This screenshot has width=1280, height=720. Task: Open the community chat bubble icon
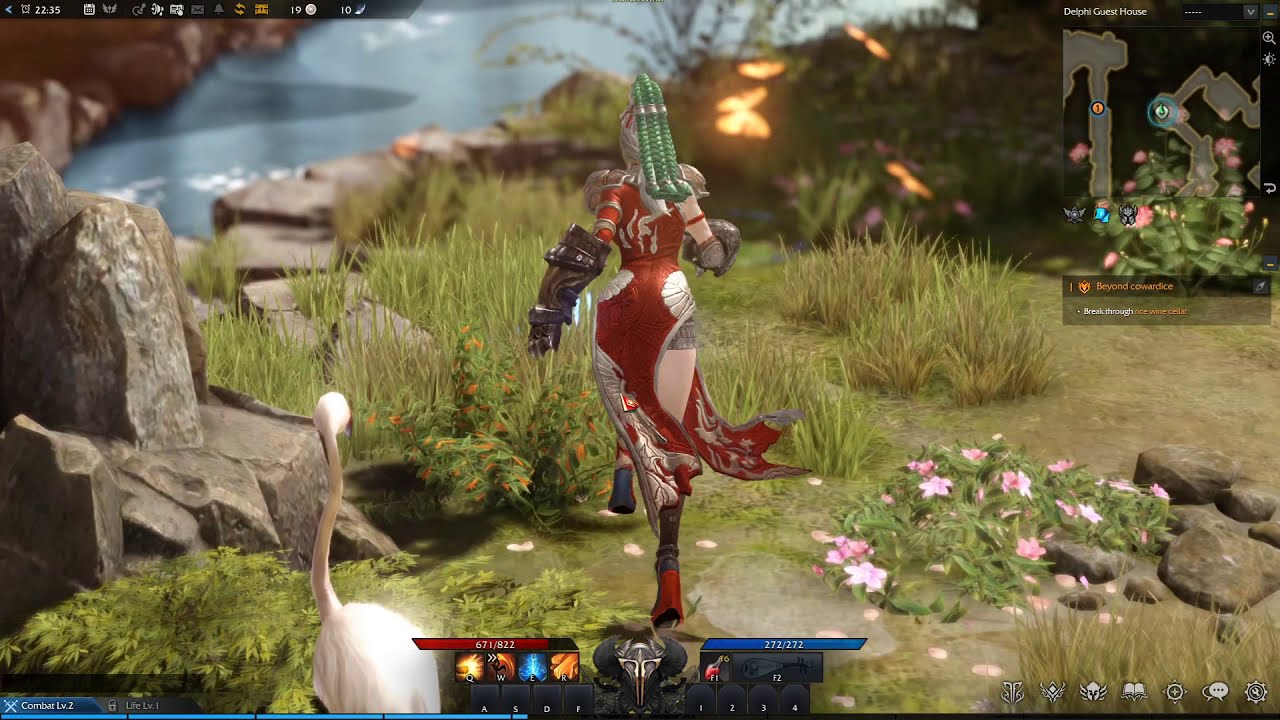point(1216,691)
